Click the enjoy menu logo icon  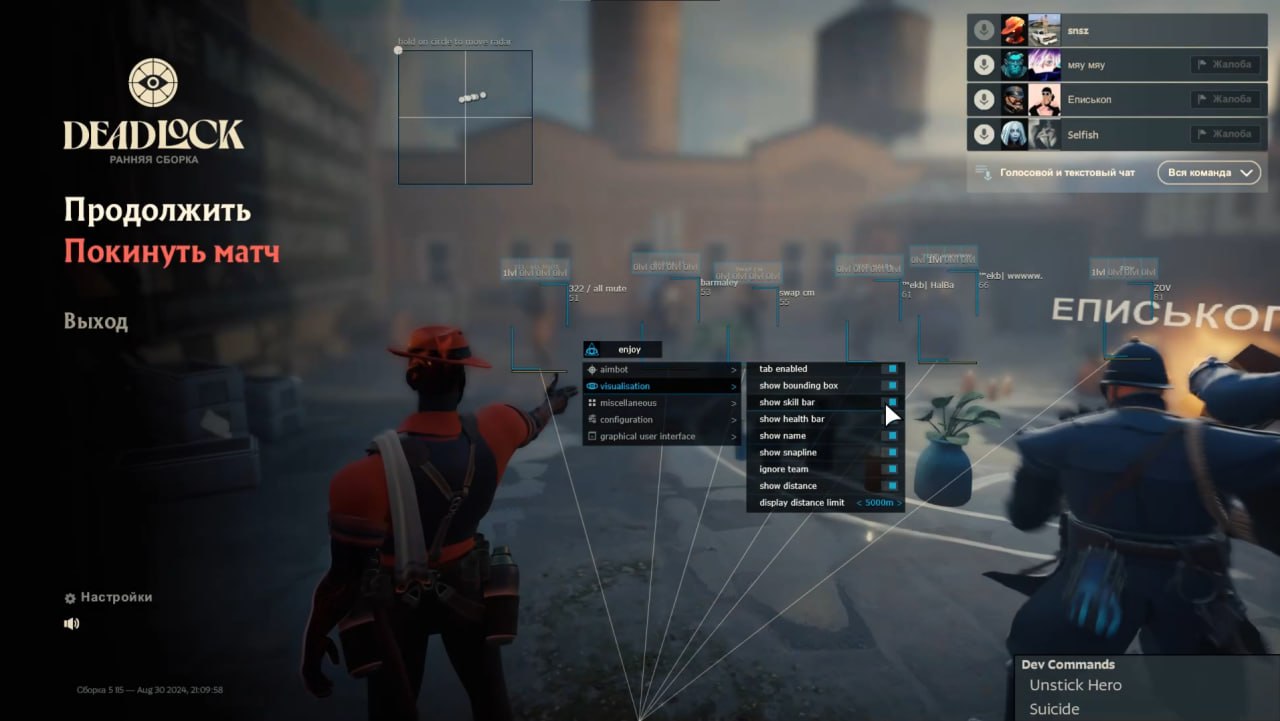pyautogui.click(x=590, y=349)
